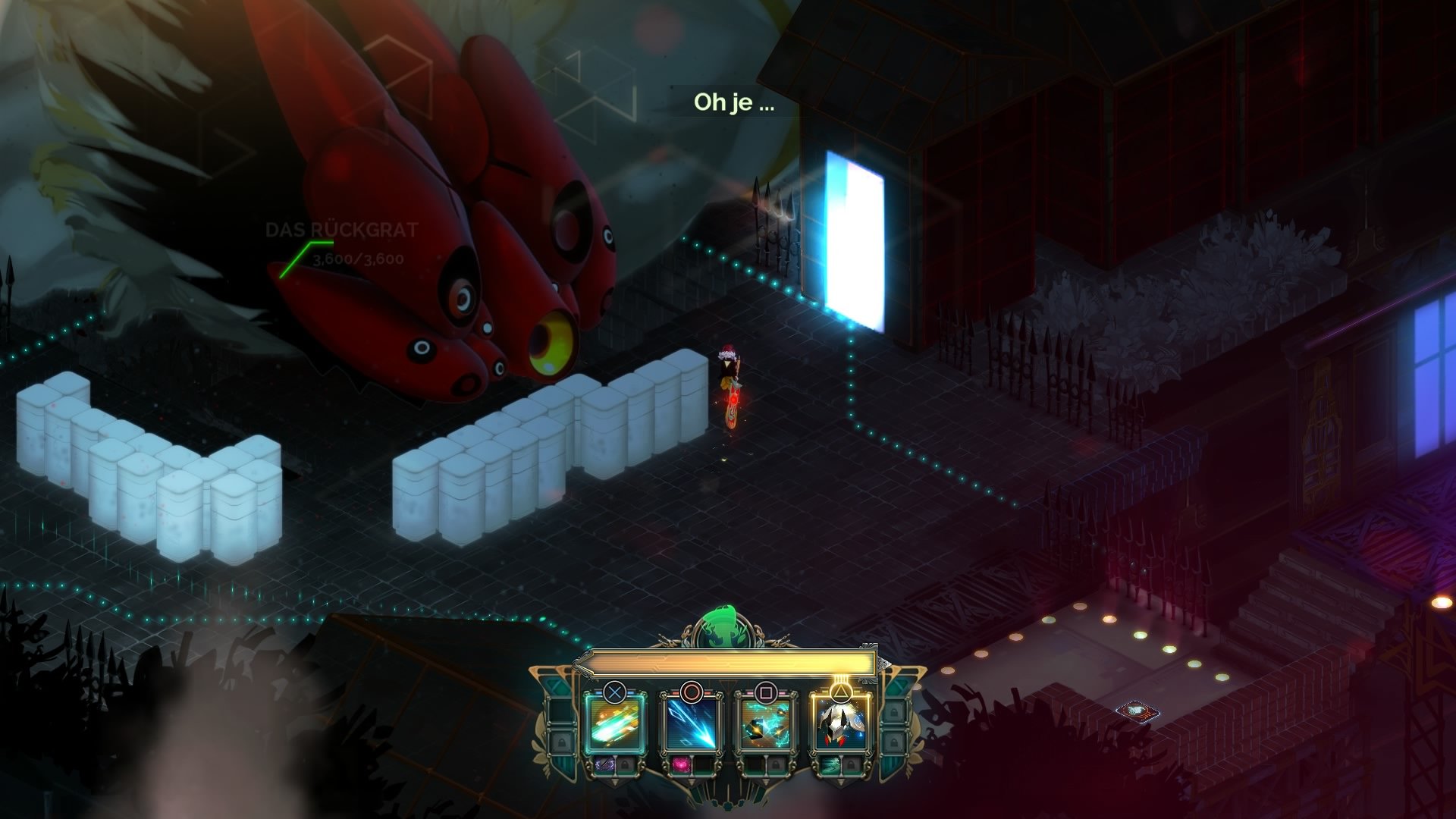
Task: Expand the chevron below the X ability frame
Action: pos(614,783)
